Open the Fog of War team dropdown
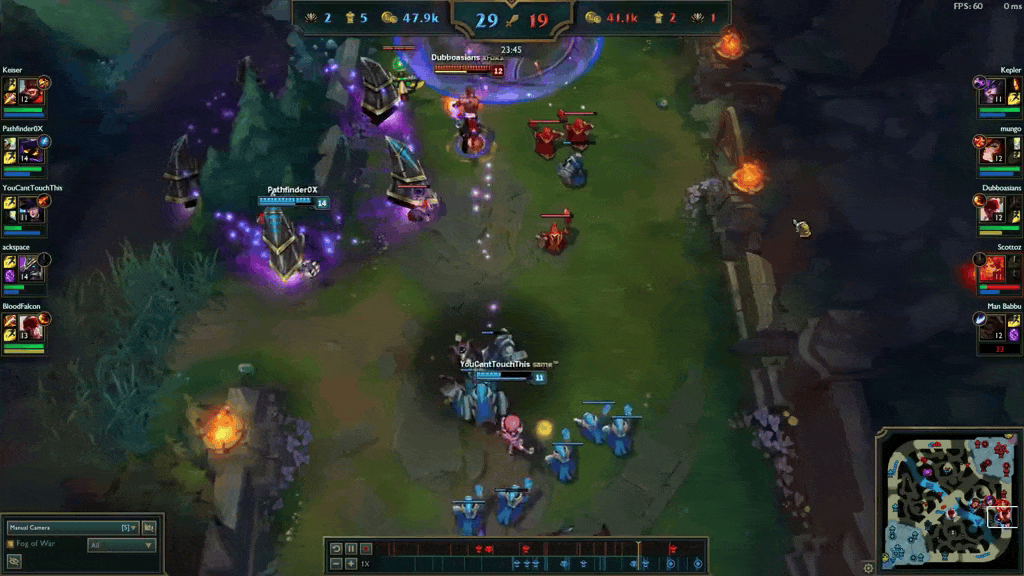Screen dimensions: 1024x576 click(x=122, y=545)
